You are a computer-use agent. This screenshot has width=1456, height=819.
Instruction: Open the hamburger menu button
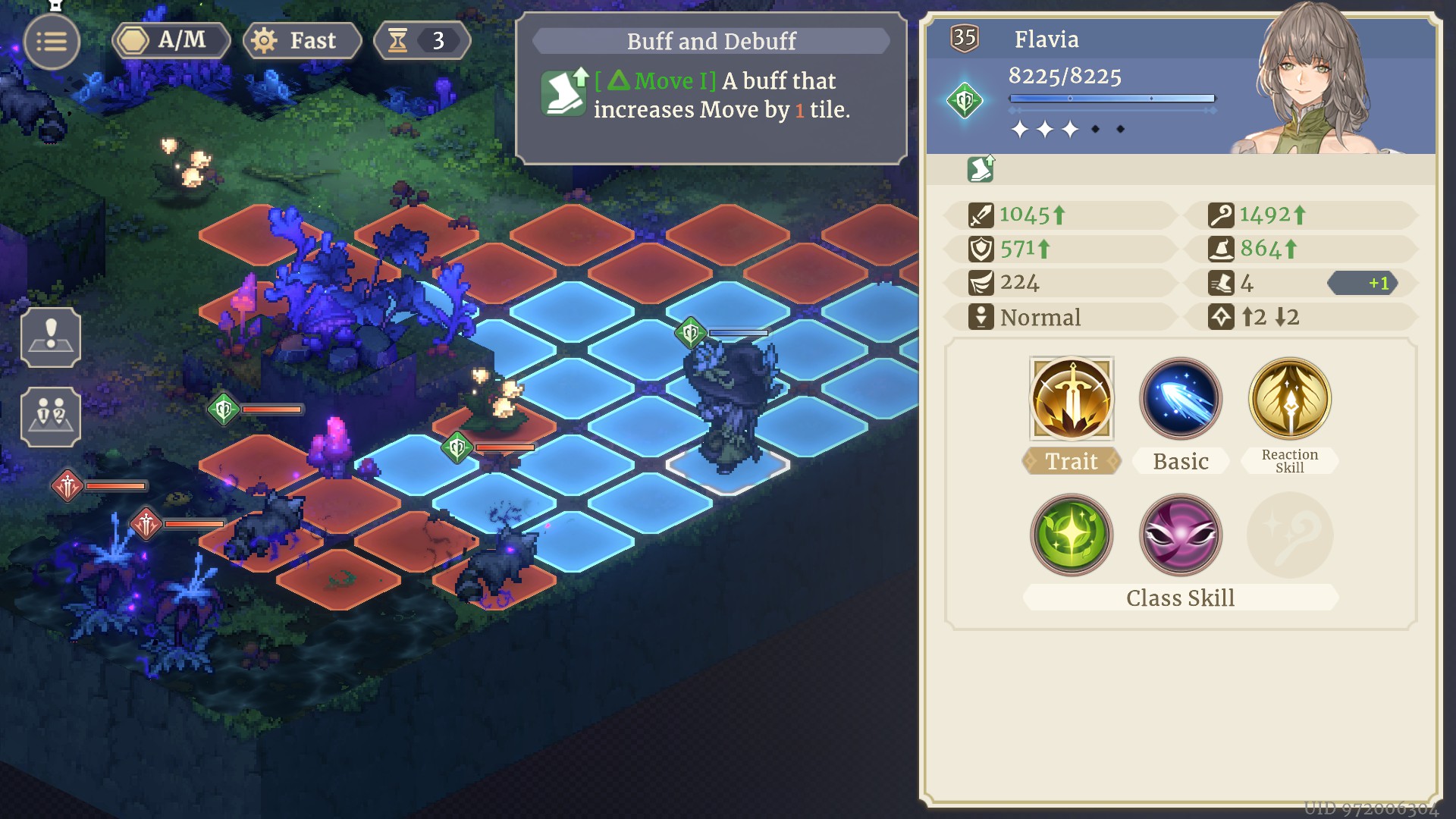tap(52, 42)
